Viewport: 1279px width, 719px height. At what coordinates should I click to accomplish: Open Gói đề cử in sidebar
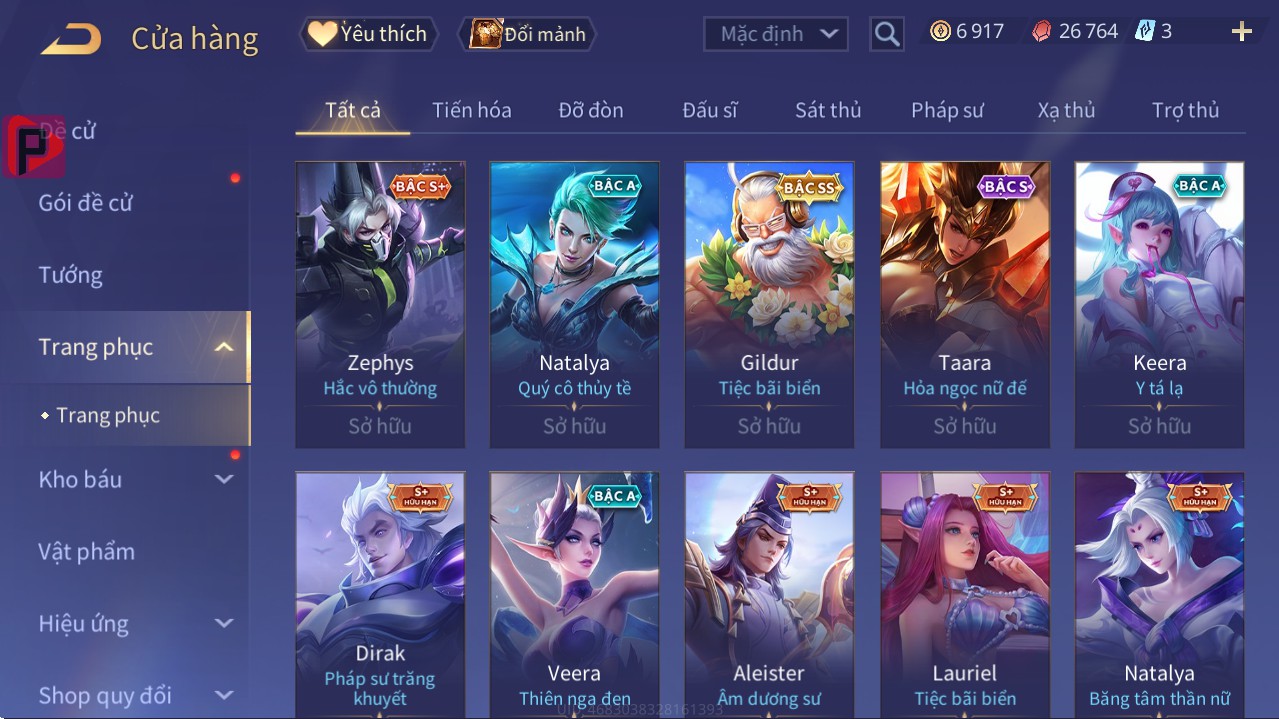(x=86, y=203)
